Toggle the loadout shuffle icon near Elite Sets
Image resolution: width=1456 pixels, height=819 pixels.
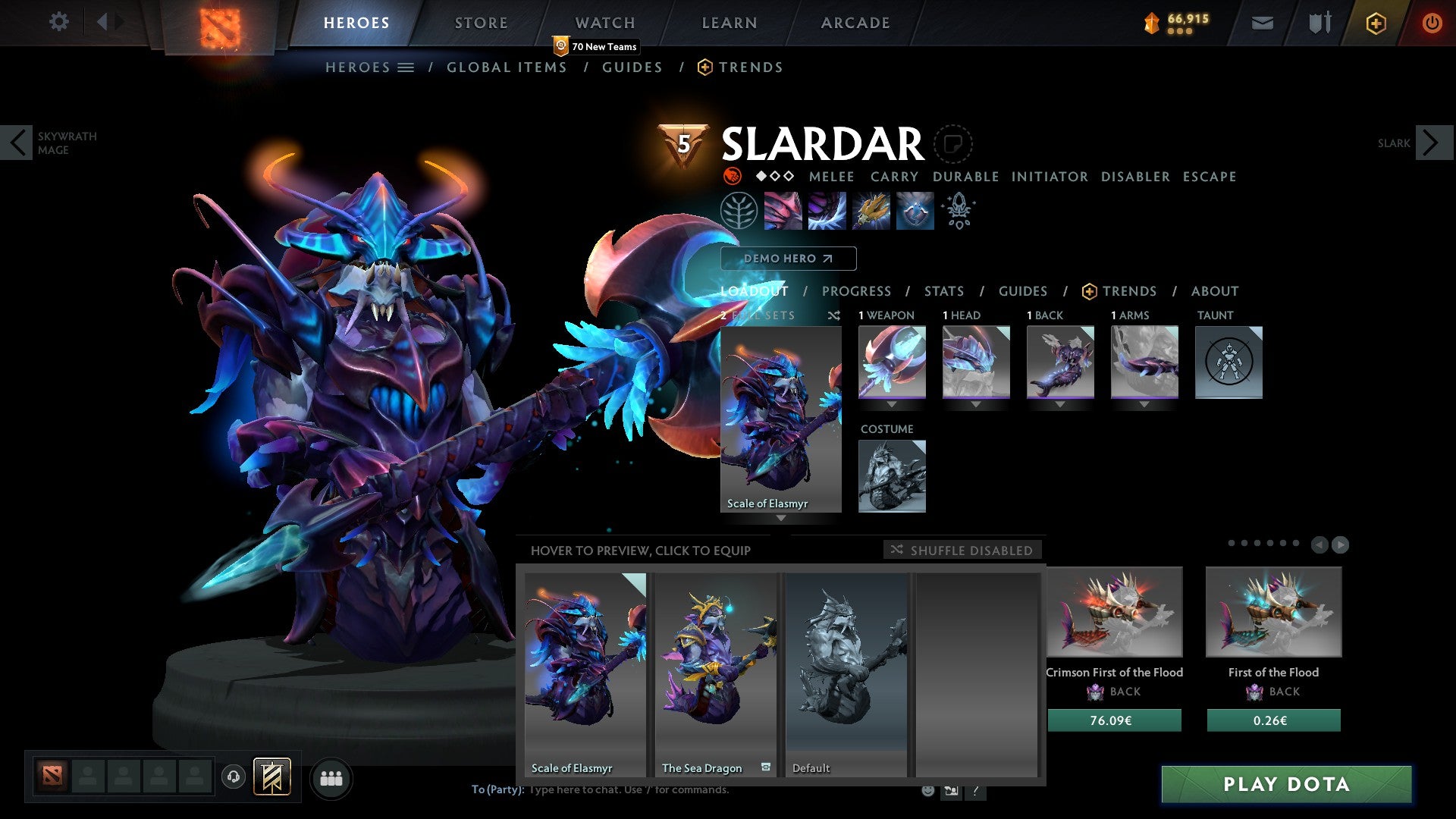833,315
